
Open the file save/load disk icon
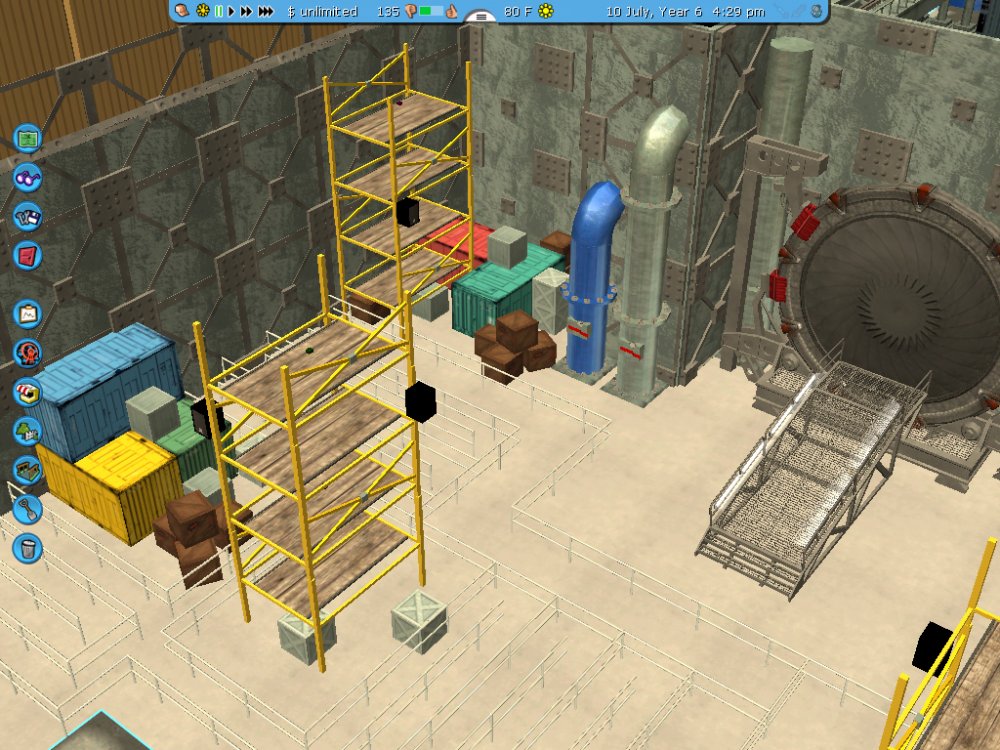(x=27, y=215)
